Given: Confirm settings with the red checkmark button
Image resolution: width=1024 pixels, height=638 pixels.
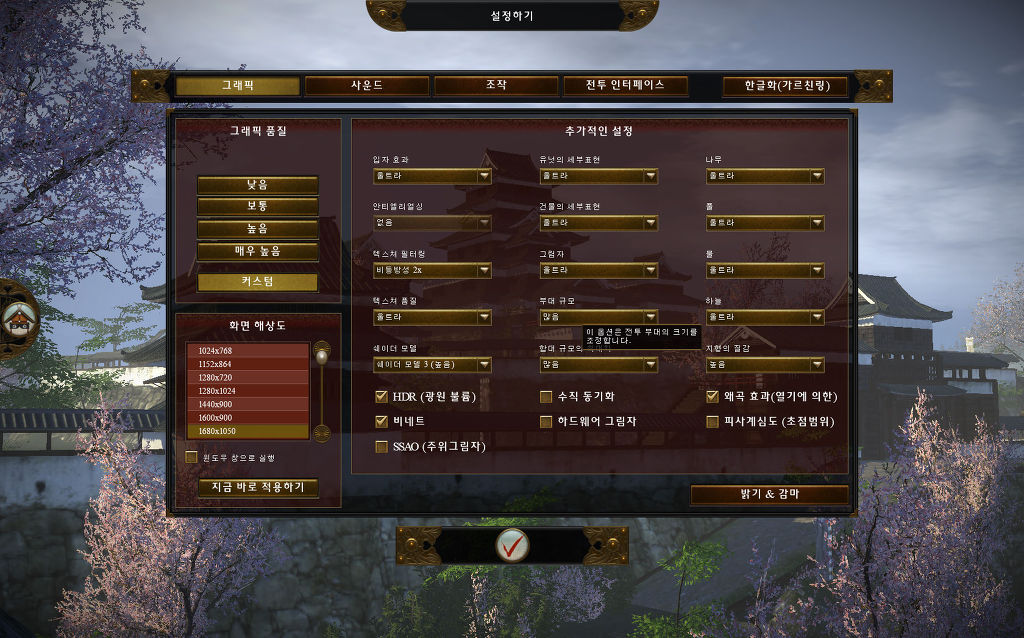Looking at the screenshot, I should (512, 545).
